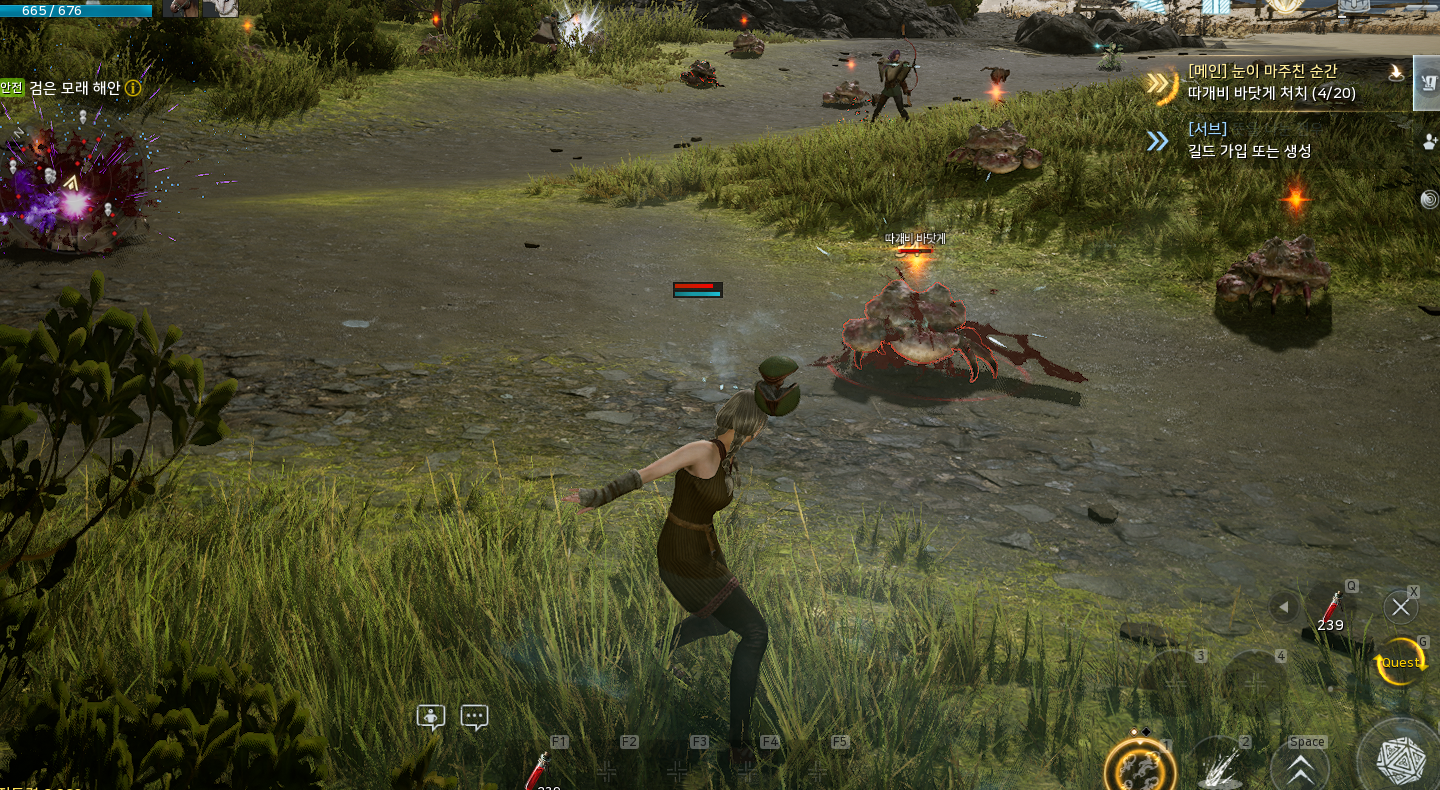Use the red potion with count 239

pos(1330,608)
